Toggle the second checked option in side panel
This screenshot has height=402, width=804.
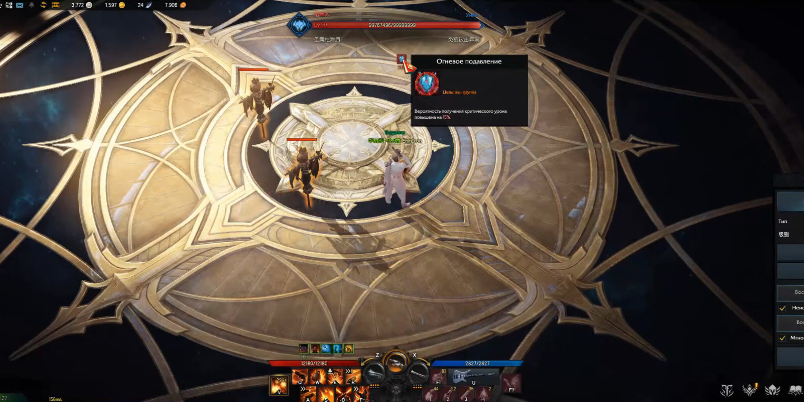[783, 338]
